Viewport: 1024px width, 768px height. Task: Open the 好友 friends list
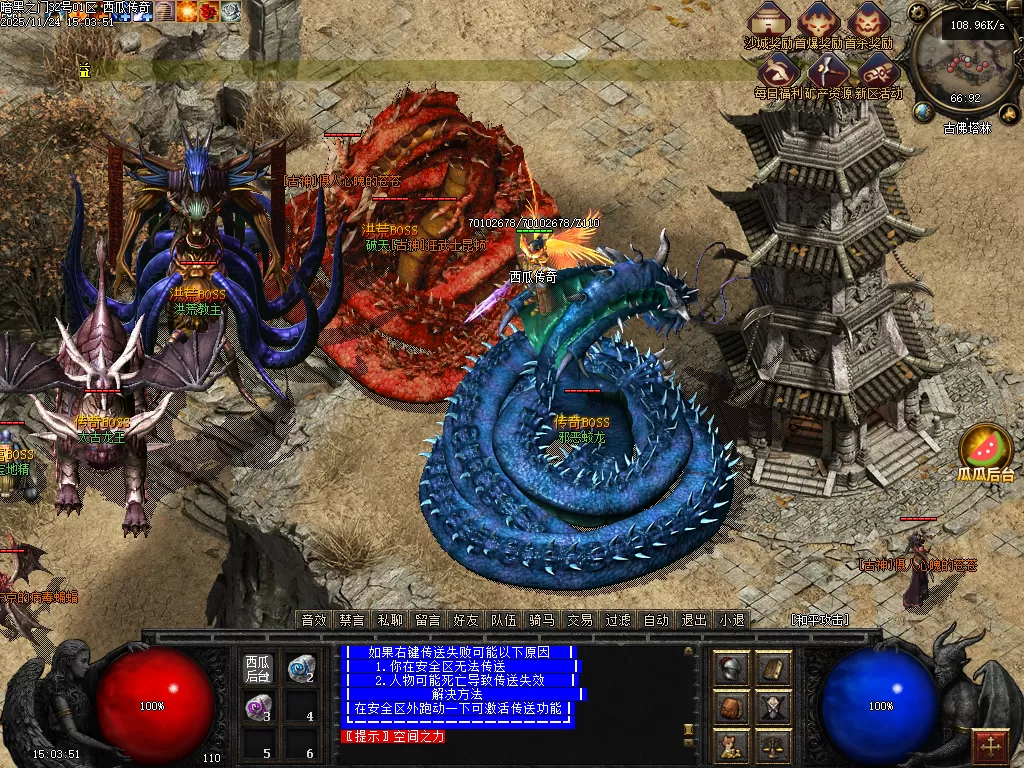[x=466, y=620]
